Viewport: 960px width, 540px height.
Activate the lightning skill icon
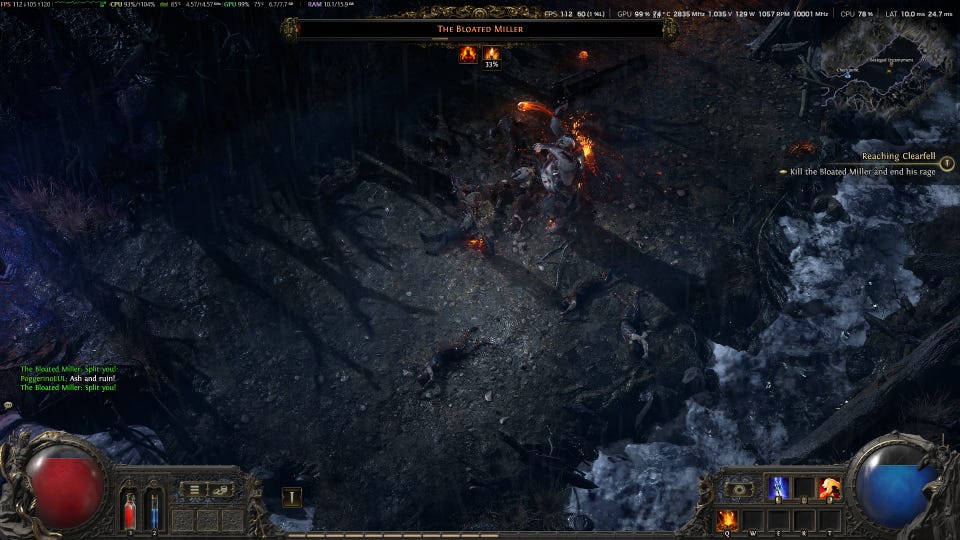[x=779, y=489]
